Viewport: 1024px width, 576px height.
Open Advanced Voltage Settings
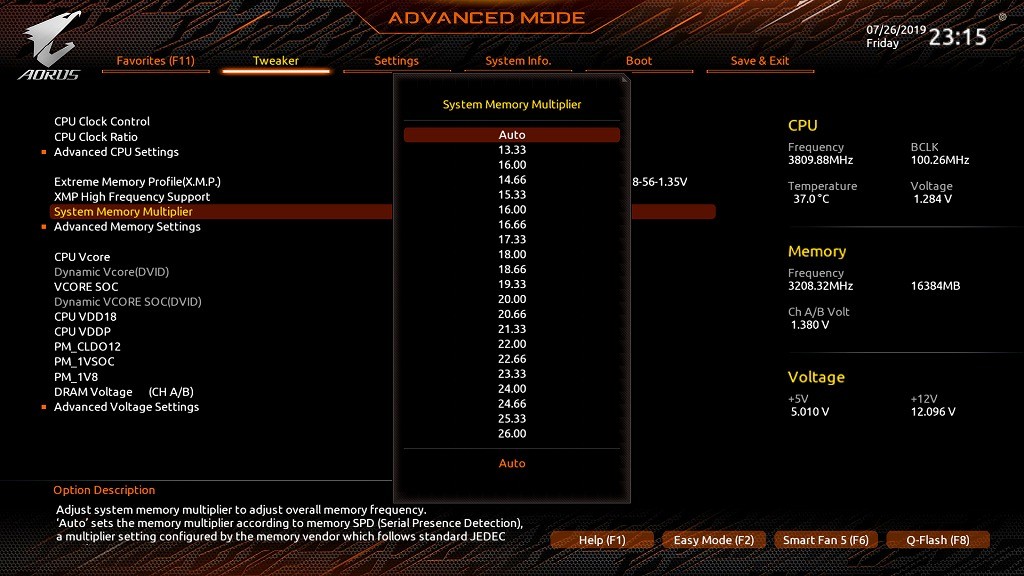(x=126, y=407)
